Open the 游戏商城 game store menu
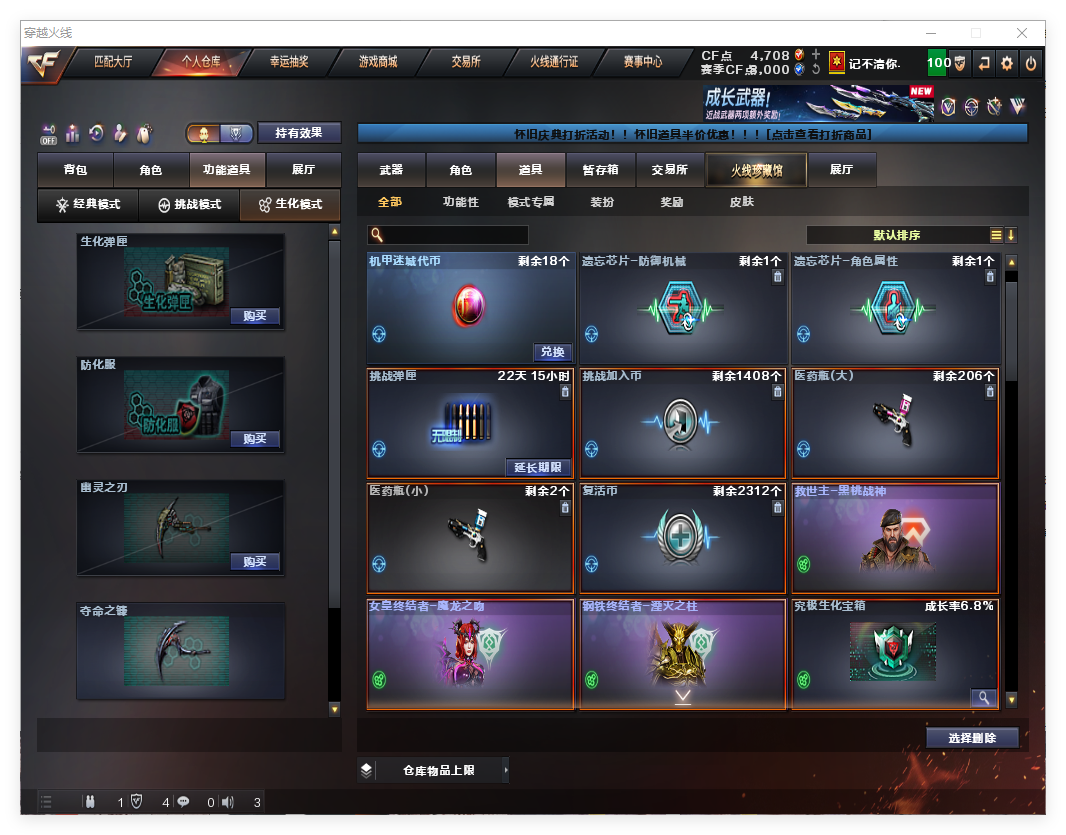Screen dimensions: 1066x835 378,62
